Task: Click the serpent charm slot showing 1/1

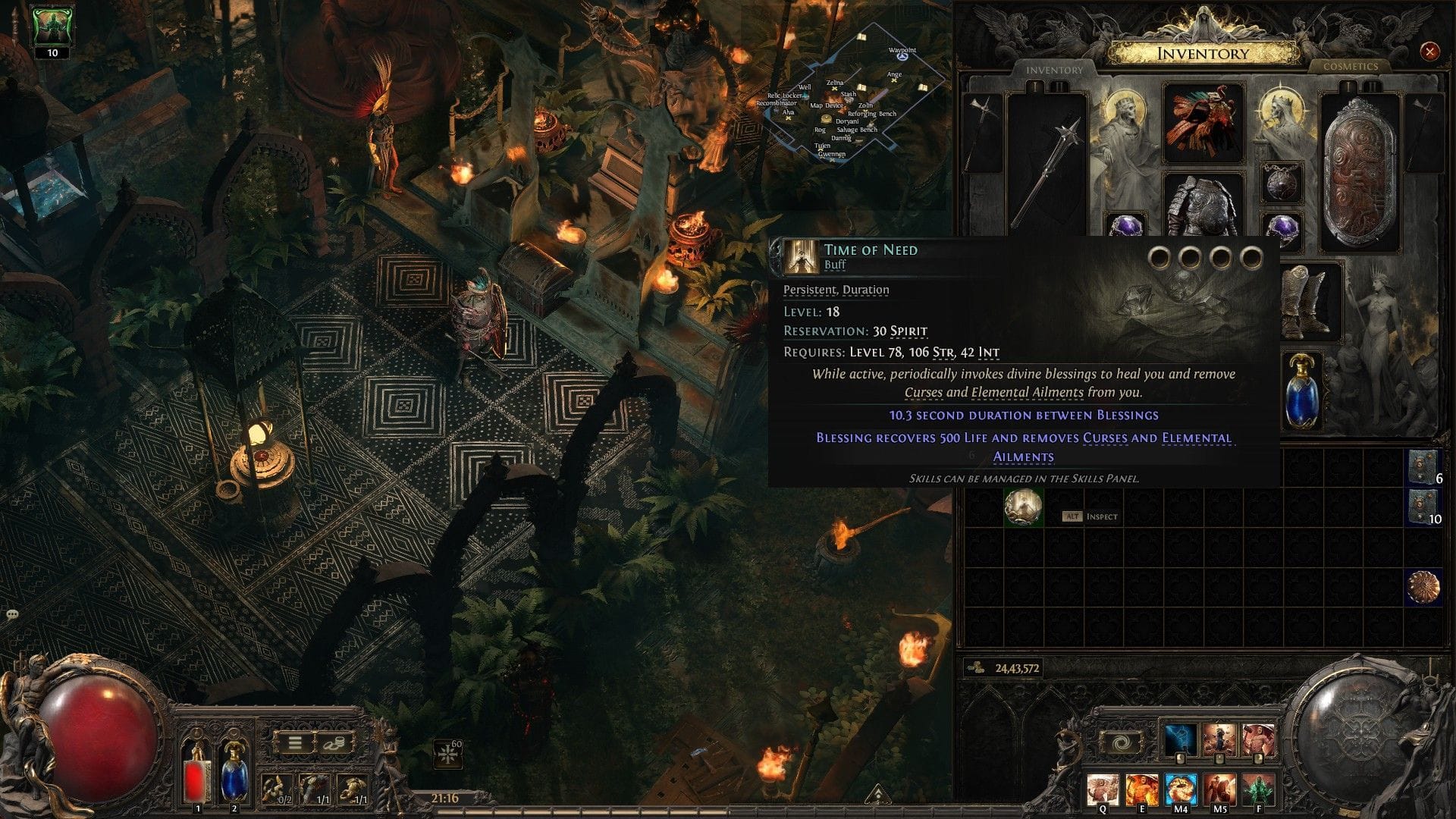Action: [x=314, y=787]
